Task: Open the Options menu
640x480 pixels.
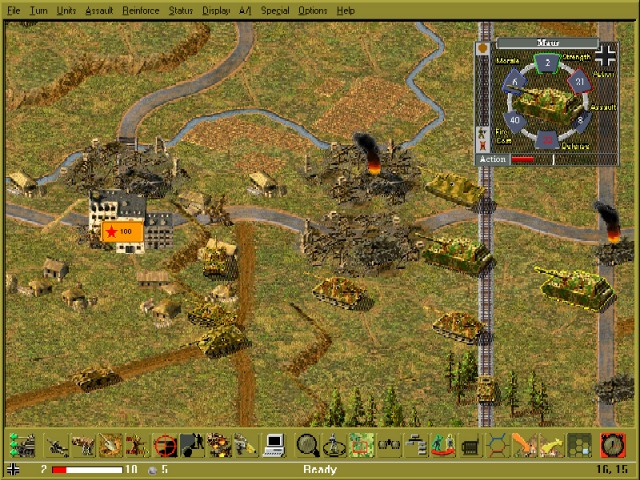Action: click(312, 10)
